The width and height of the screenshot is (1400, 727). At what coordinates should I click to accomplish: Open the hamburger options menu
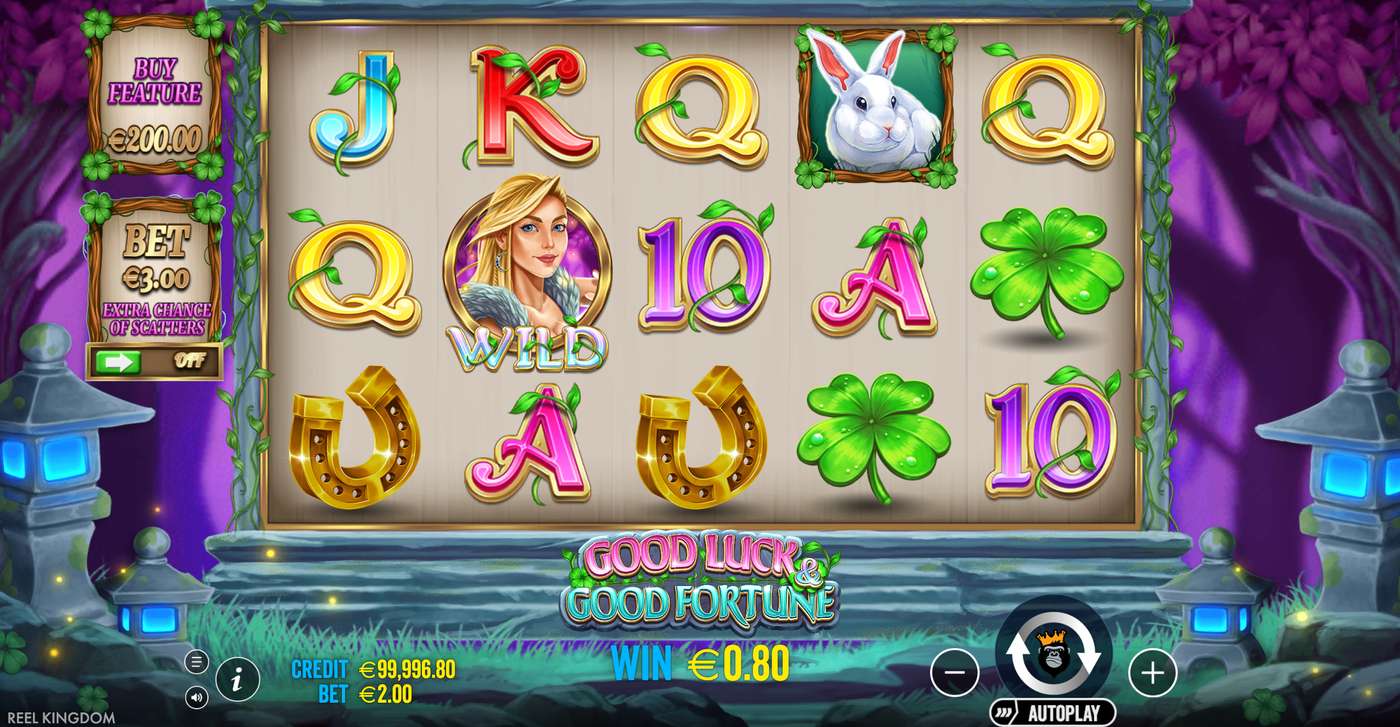(x=196, y=659)
